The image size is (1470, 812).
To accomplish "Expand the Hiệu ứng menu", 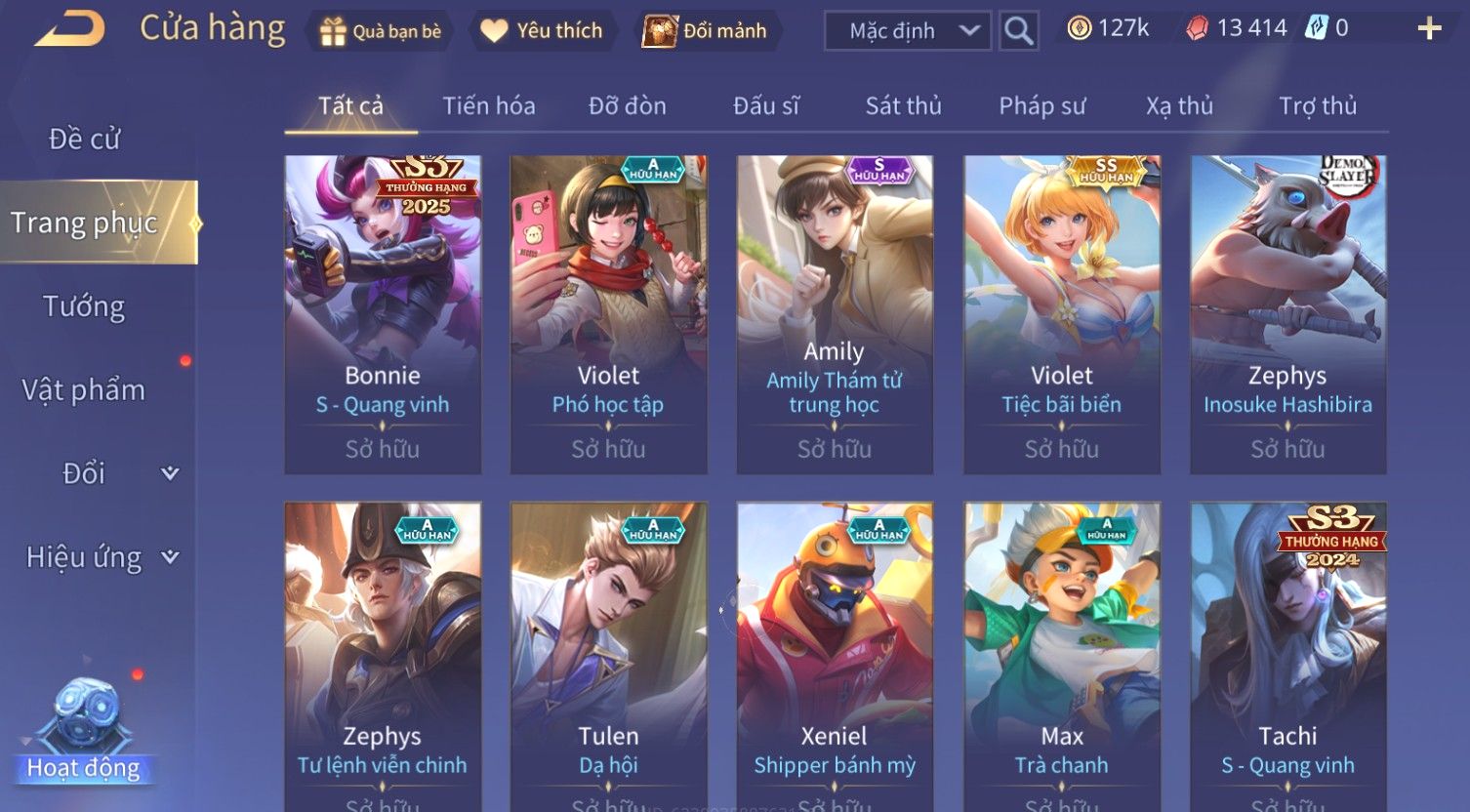I will (x=102, y=557).
